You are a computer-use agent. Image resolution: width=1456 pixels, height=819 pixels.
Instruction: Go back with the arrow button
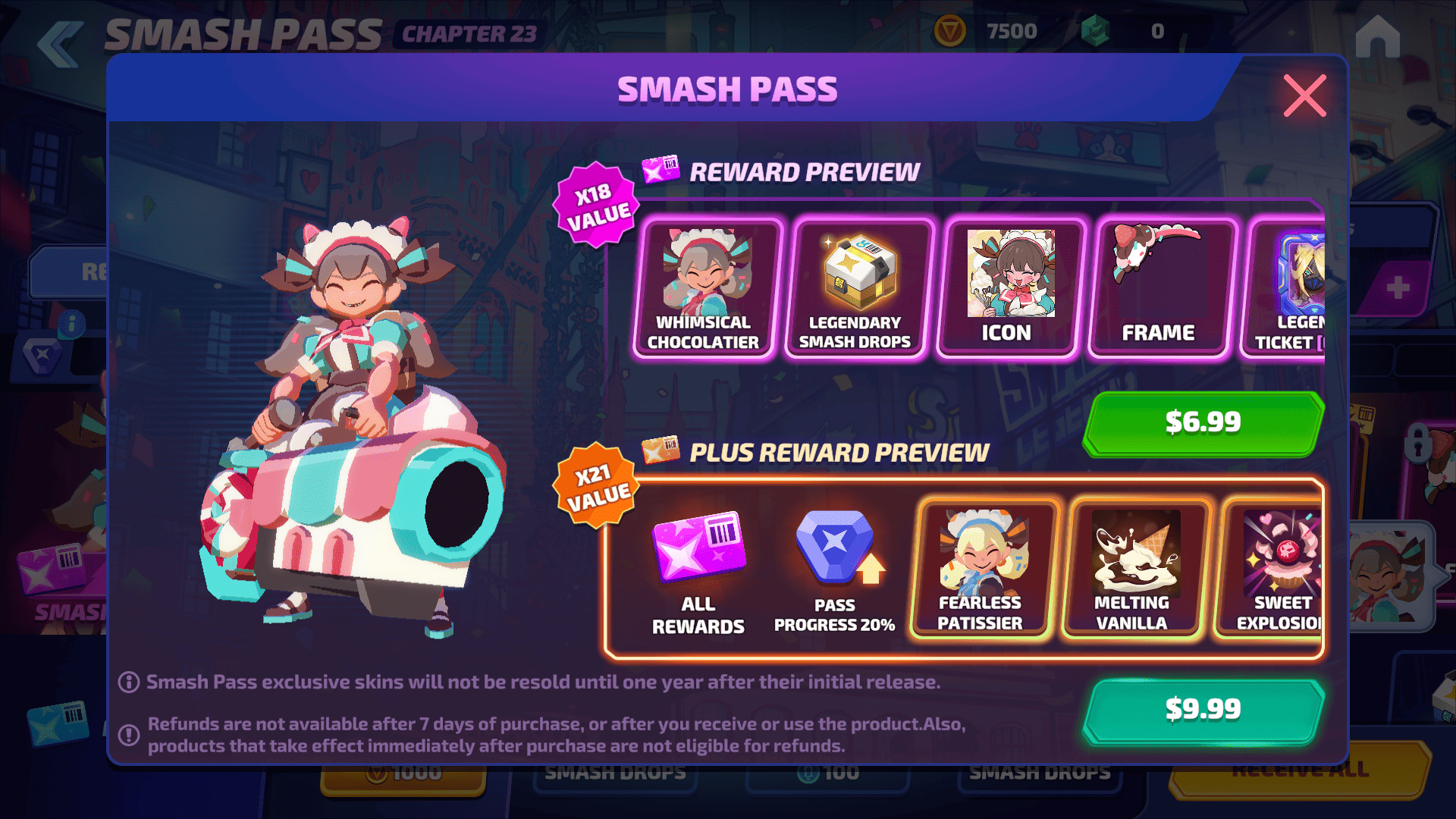tap(59, 44)
